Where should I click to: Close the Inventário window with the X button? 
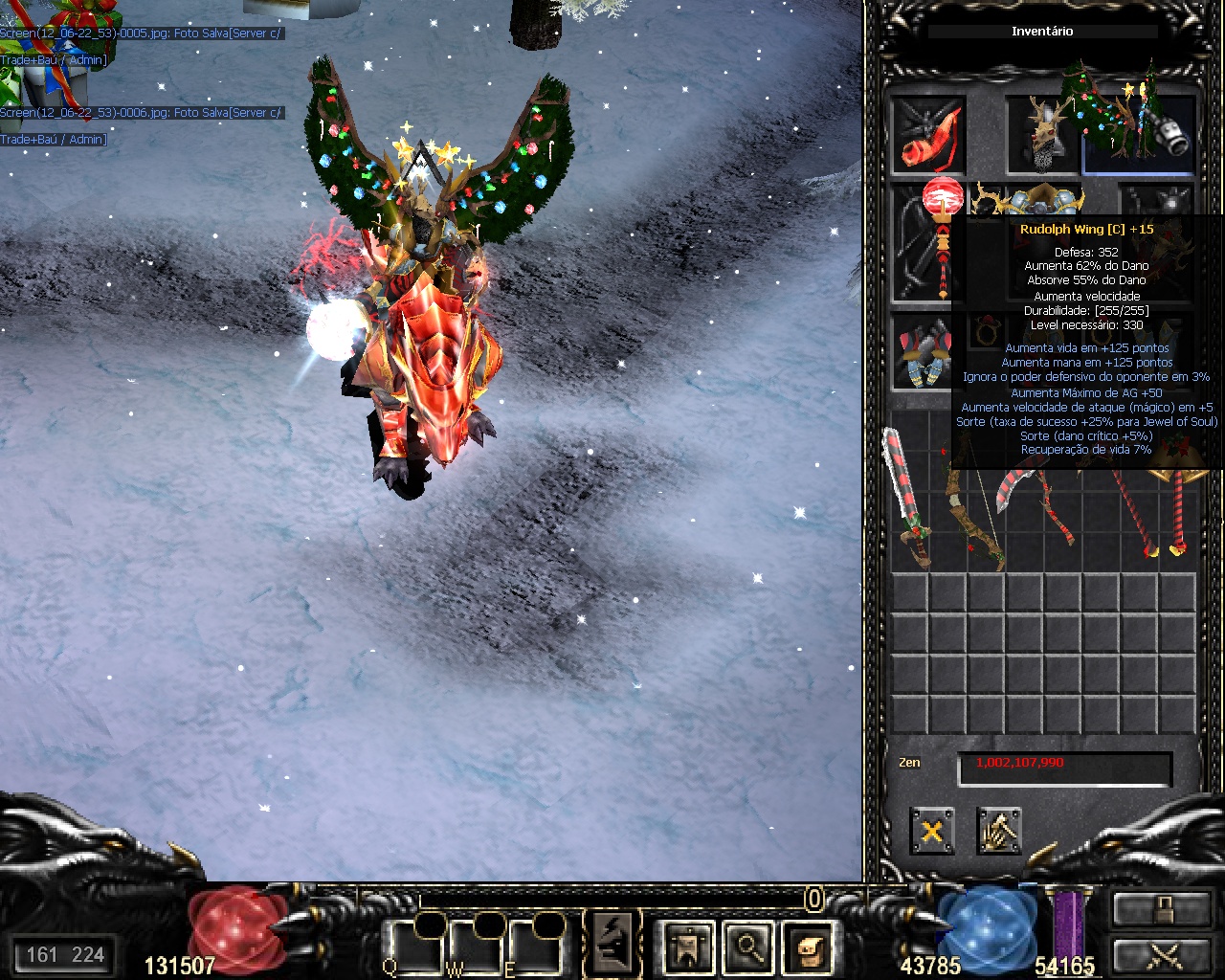tap(931, 831)
